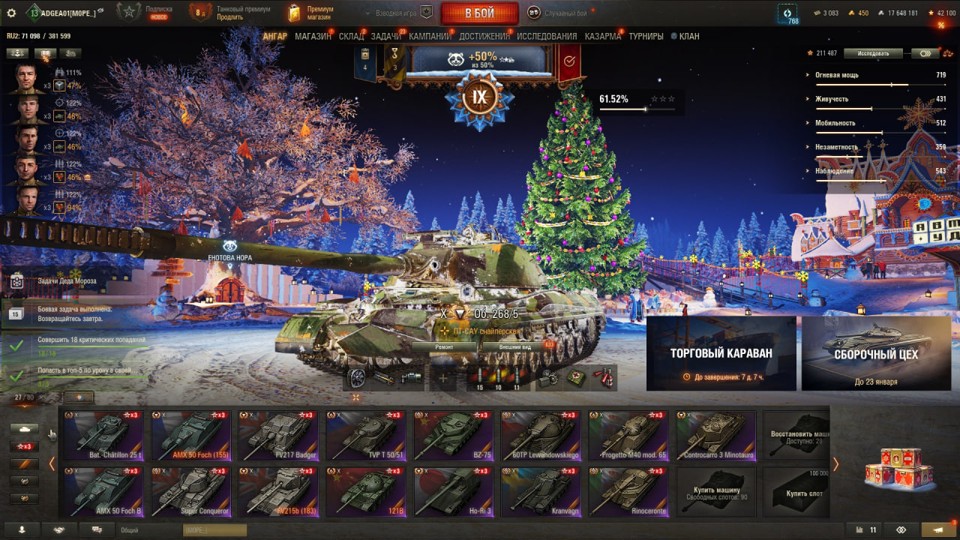Switch to the МАГАЗИН tab
Screen dimensions: 960x540
[313, 36]
